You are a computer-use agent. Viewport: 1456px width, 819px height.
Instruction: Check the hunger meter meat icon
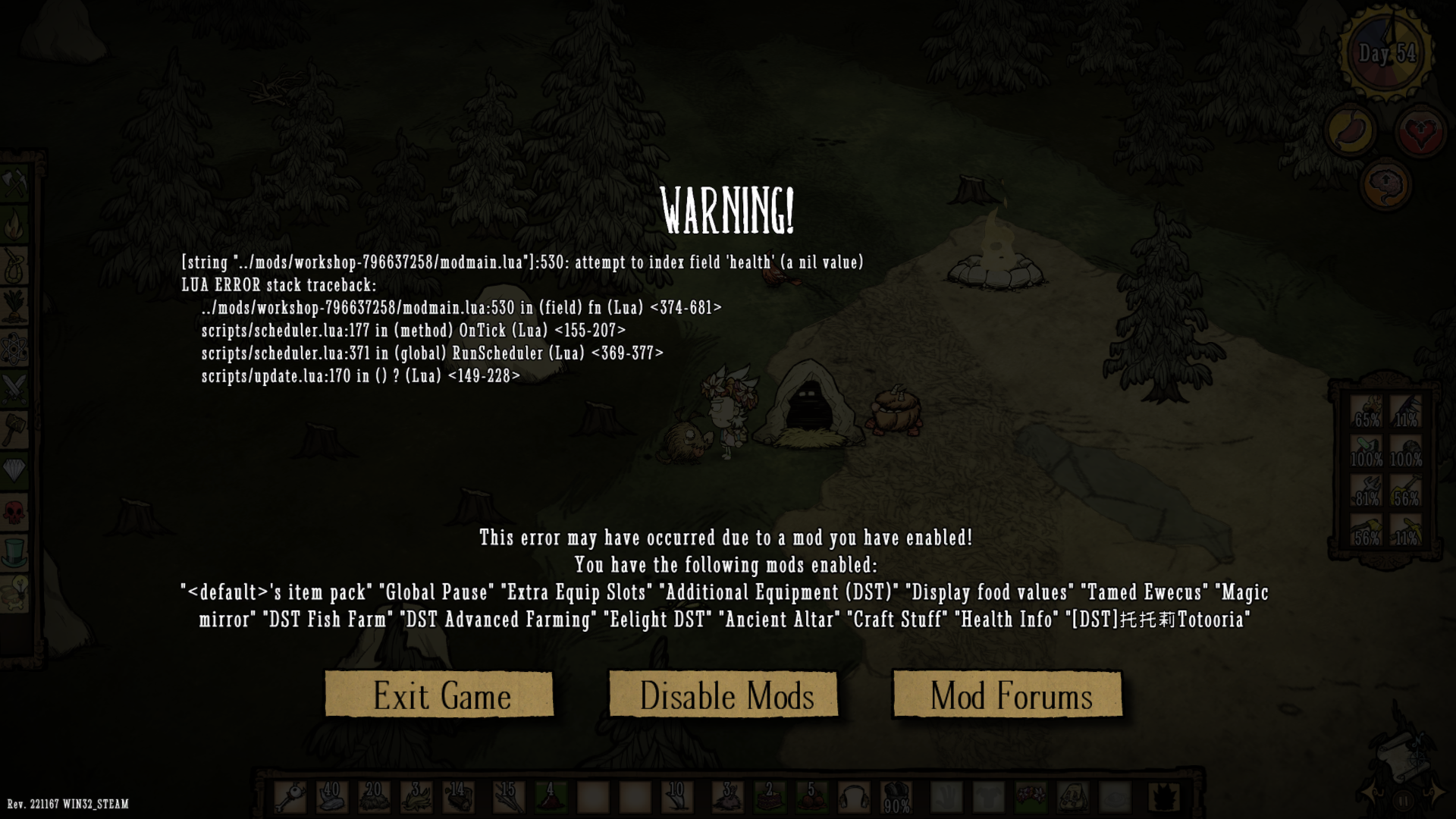pos(1352,128)
